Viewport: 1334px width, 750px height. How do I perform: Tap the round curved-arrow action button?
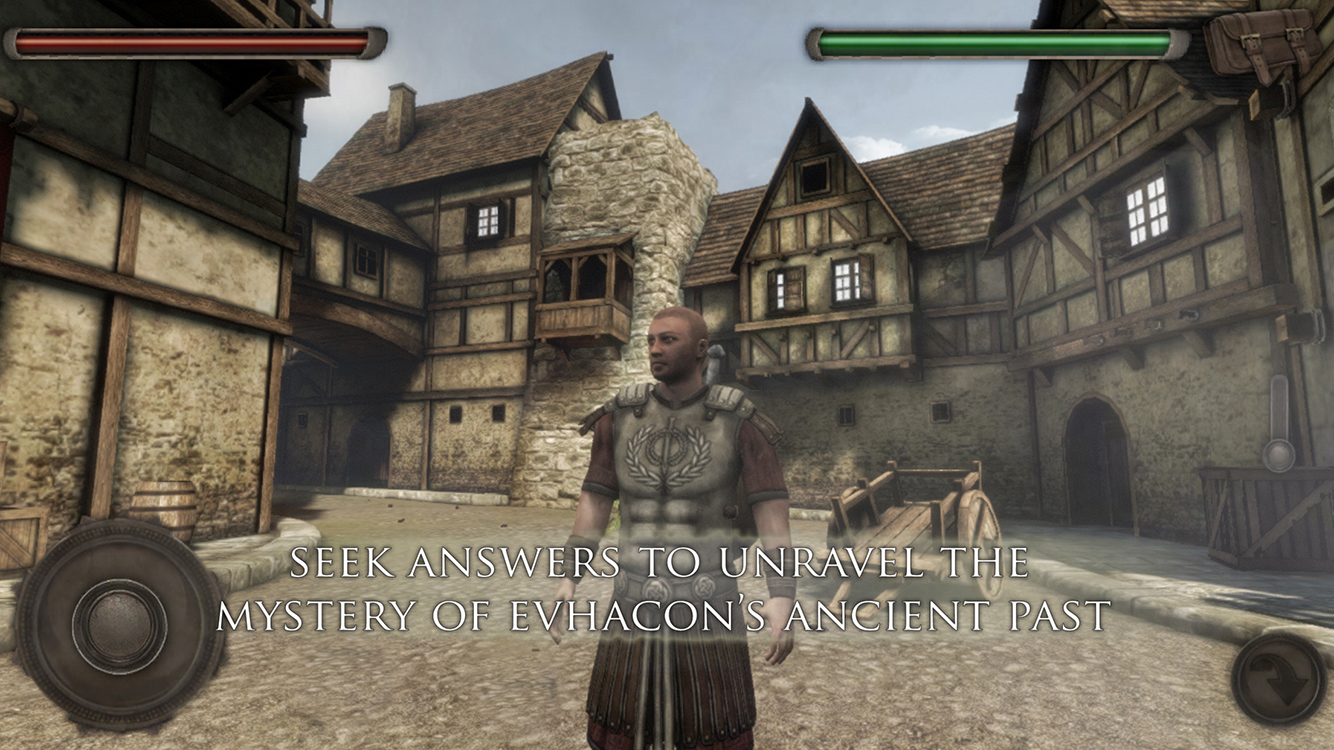tap(1279, 680)
